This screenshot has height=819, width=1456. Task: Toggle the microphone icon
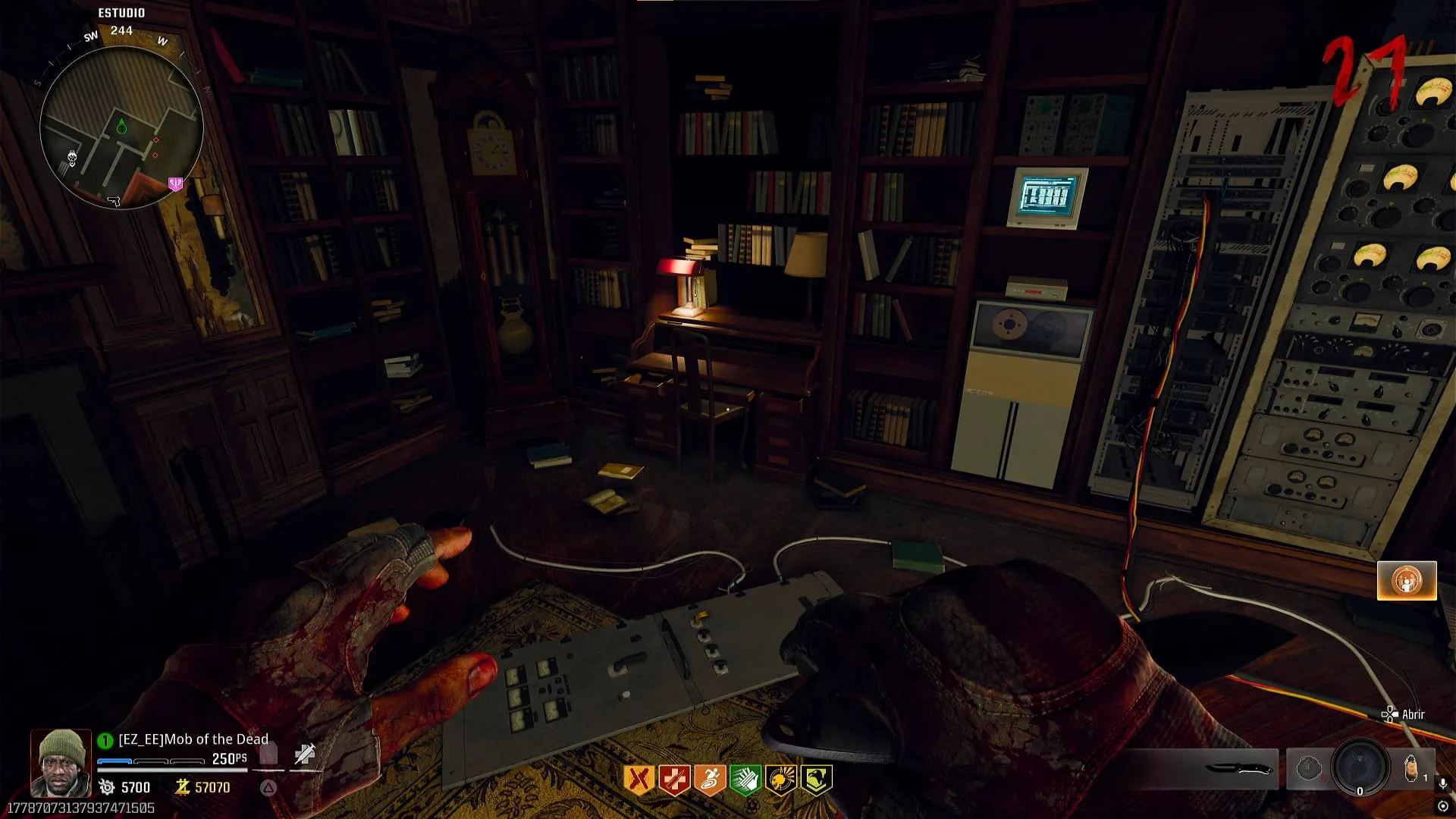(1443, 783)
